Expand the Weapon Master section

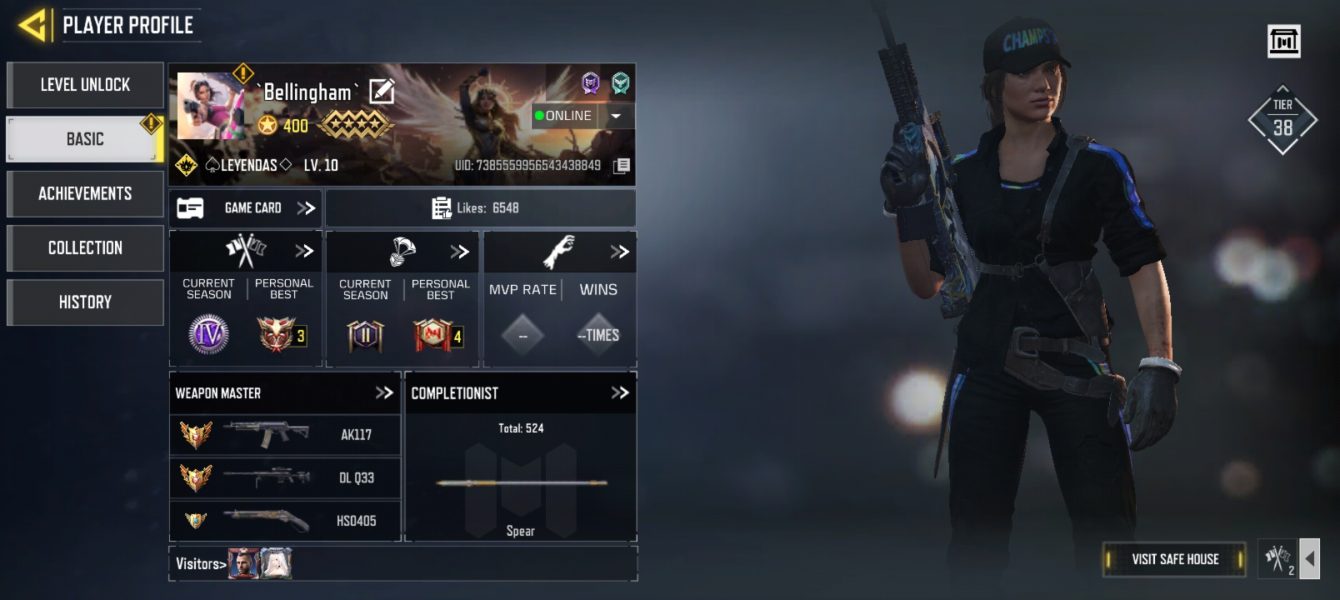pyautogui.click(x=384, y=393)
